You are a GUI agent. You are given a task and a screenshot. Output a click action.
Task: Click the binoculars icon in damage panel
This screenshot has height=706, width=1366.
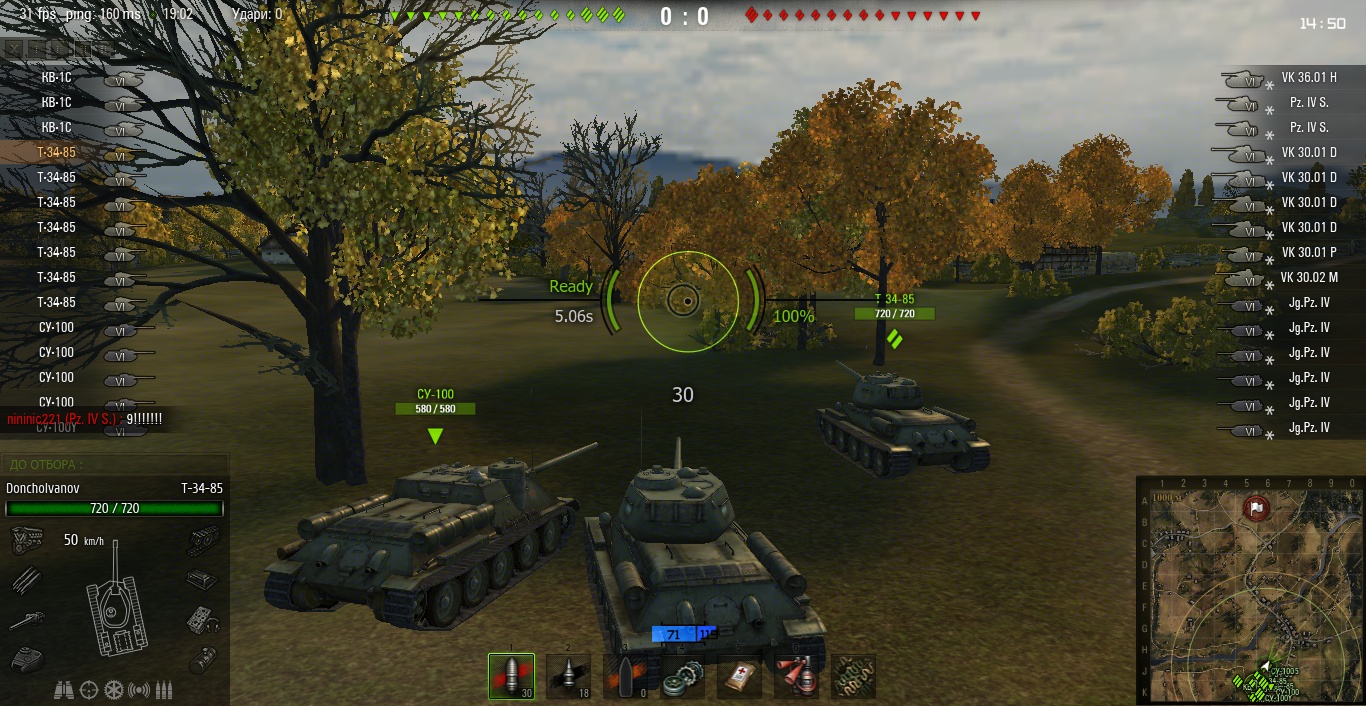[x=62, y=690]
